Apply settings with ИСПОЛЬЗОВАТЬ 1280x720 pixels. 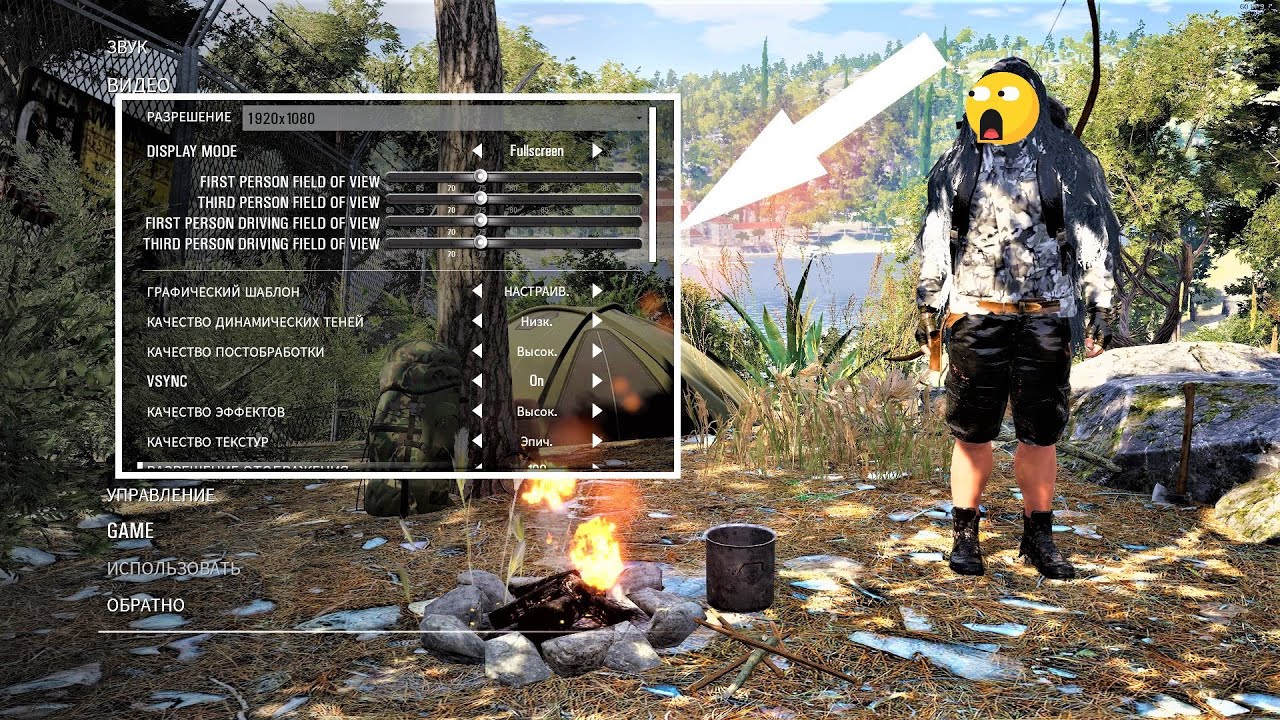tap(173, 568)
